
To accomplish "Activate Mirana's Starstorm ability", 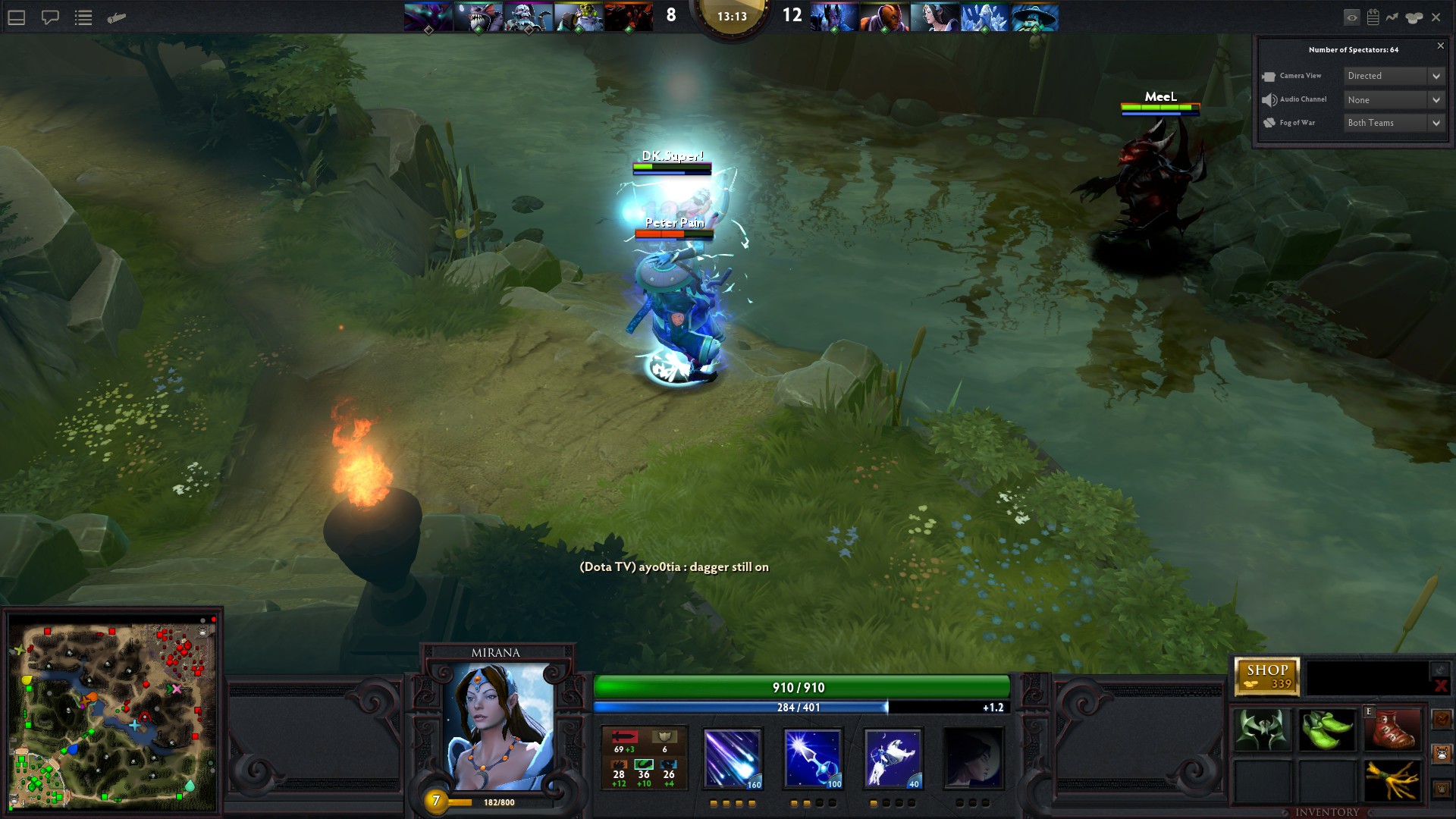I will tap(732, 759).
